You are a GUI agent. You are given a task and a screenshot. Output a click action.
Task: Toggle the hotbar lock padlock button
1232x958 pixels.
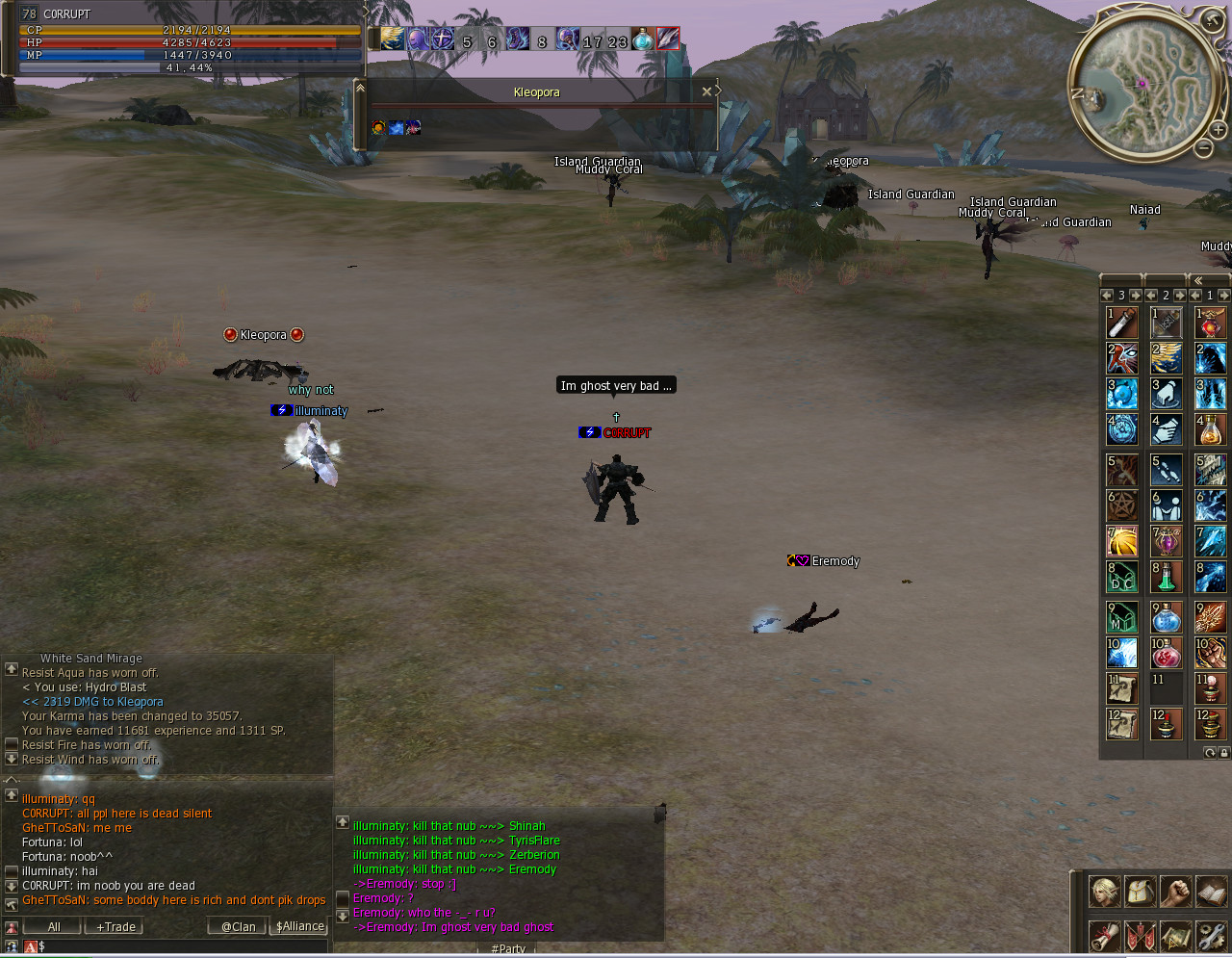pos(1223,753)
